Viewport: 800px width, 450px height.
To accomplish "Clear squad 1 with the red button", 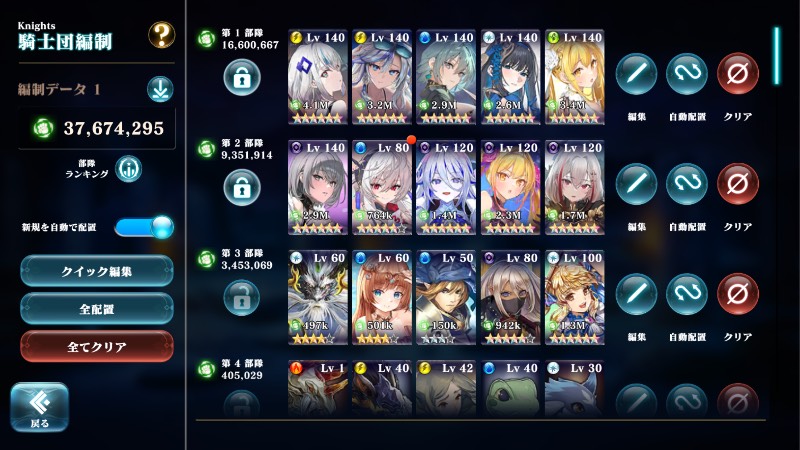I will coord(738,73).
